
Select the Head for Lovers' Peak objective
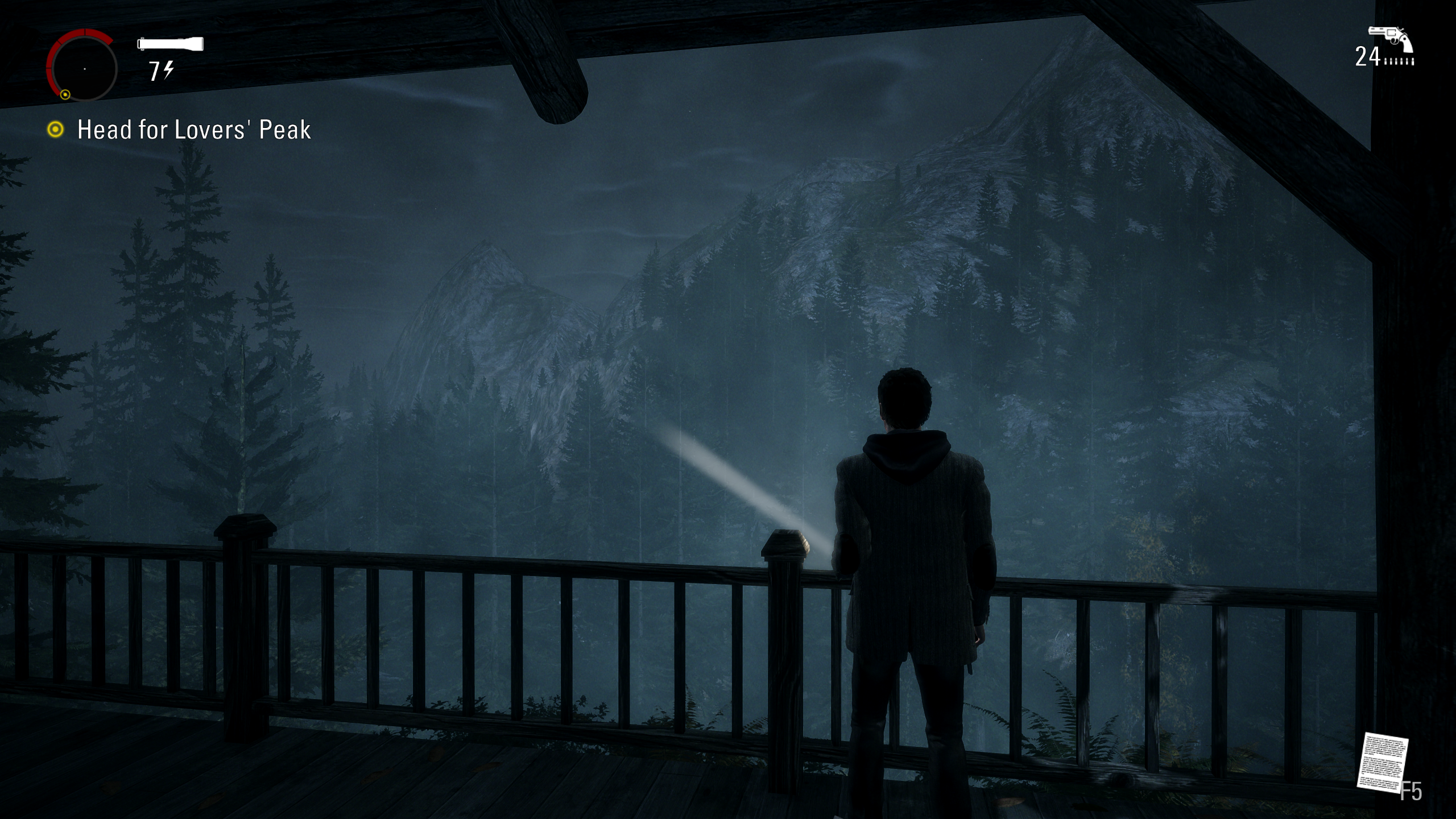(193, 130)
